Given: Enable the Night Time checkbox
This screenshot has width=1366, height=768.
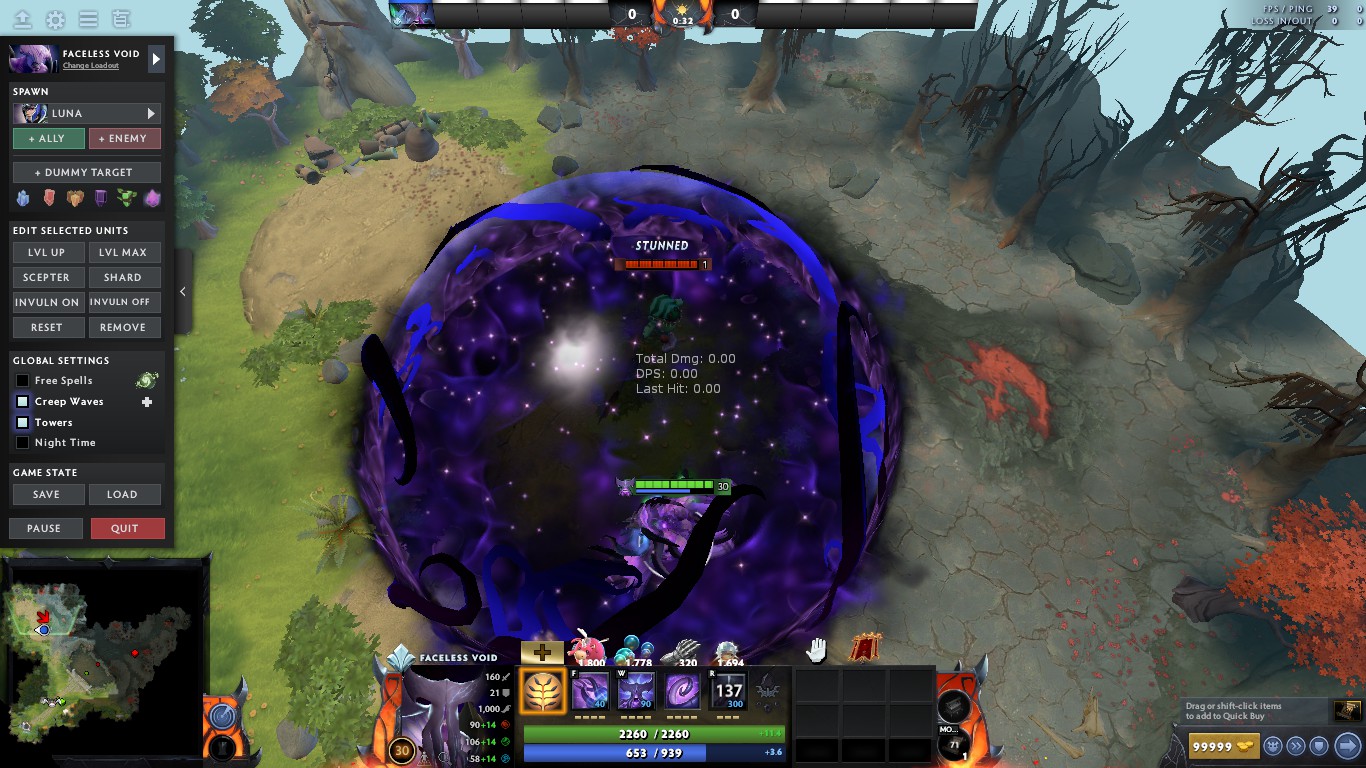Looking at the screenshot, I should [x=21, y=442].
